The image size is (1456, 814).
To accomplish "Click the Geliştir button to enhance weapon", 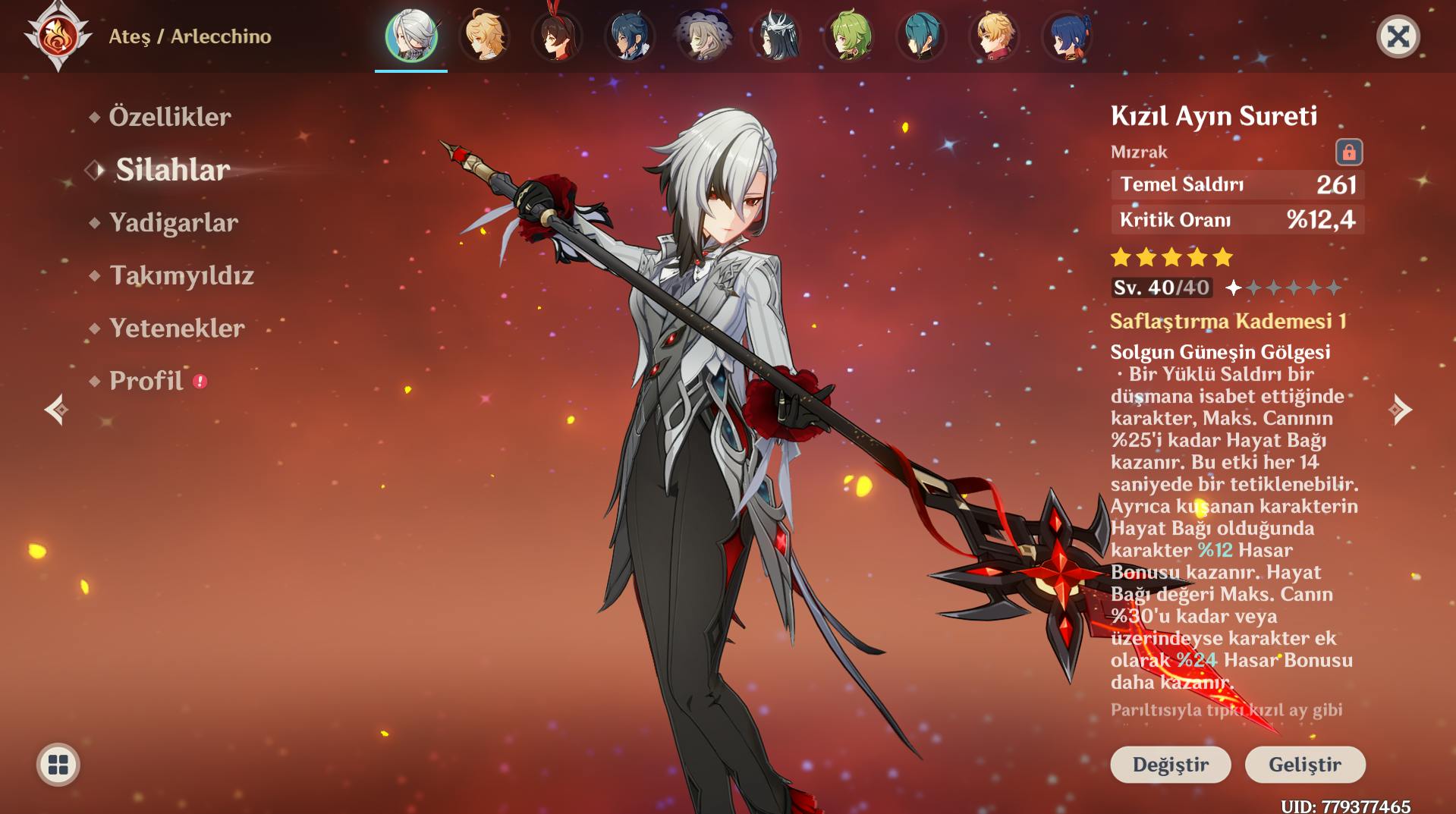I will point(1305,764).
